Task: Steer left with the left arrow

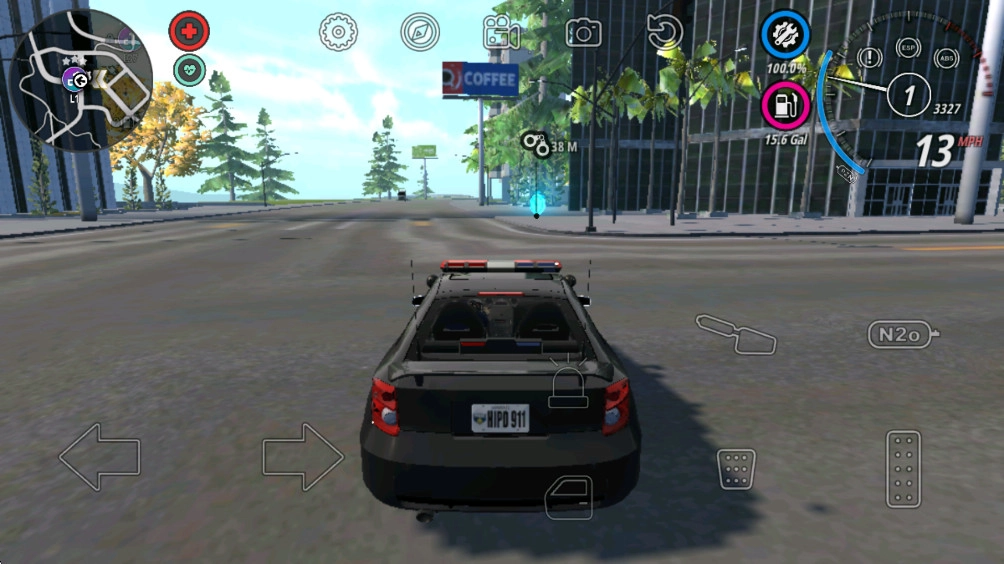Action: (99, 457)
